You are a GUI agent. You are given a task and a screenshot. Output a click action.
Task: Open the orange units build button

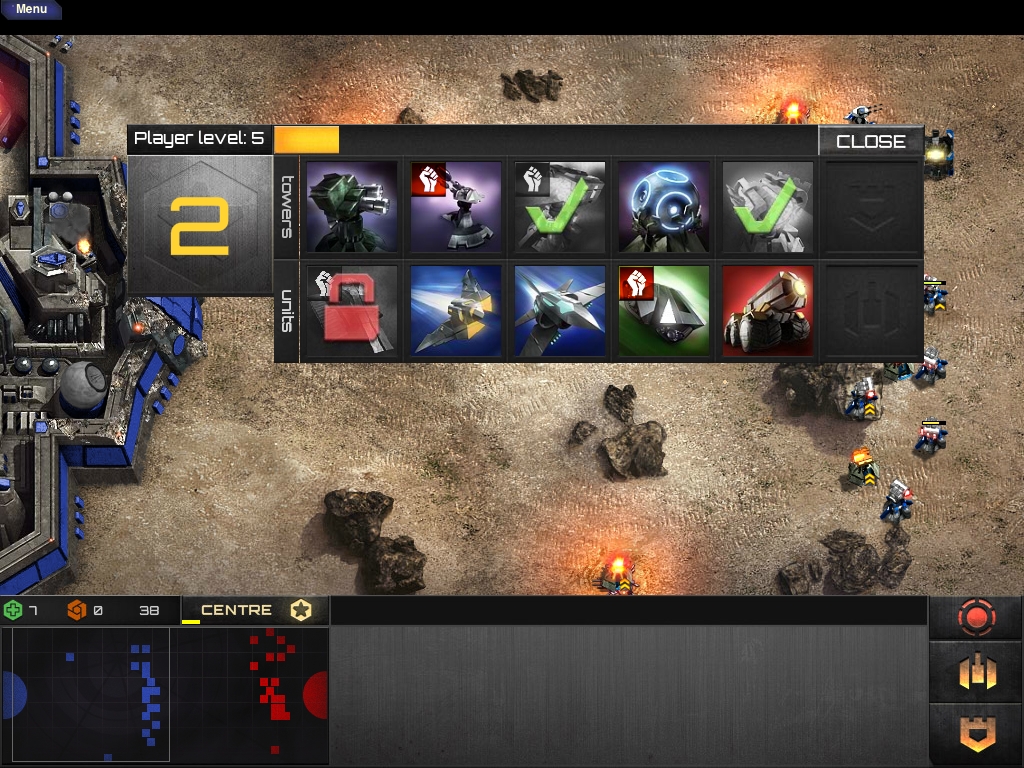[x=976, y=674]
